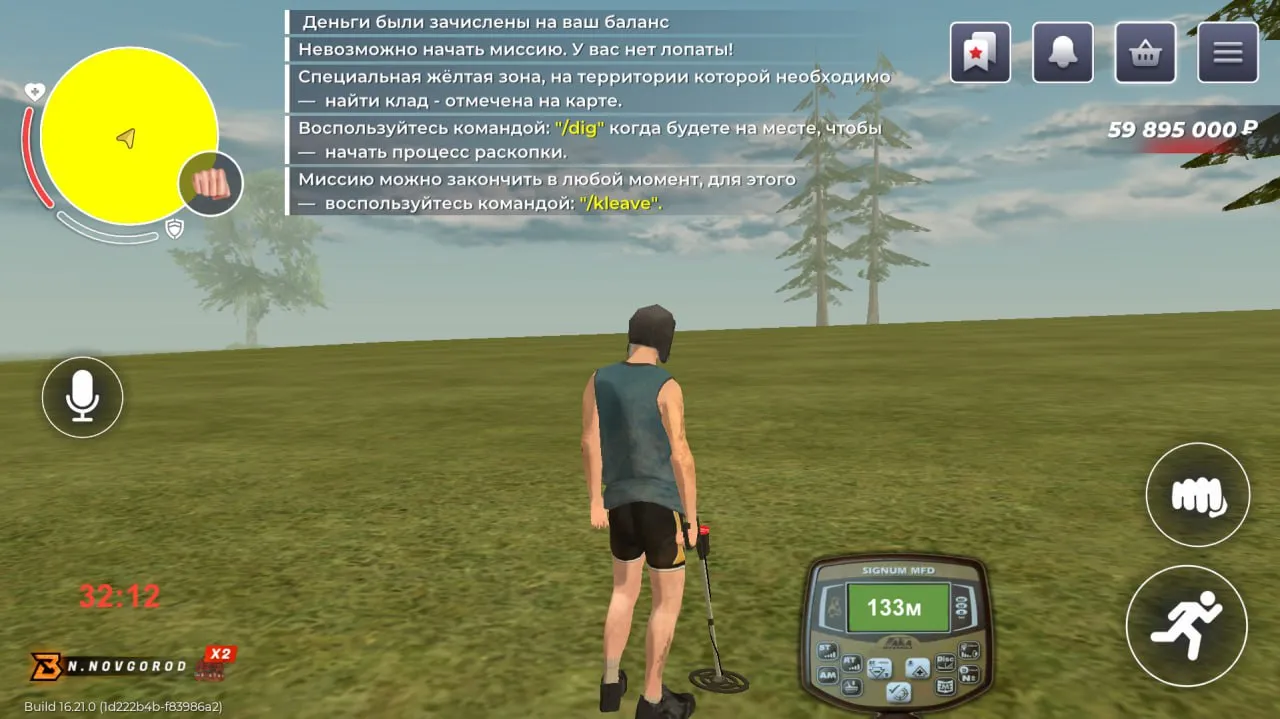This screenshot has height=719, width=1280.
Task: Tap the yellow circular minimap
Action: coord(127,135)
